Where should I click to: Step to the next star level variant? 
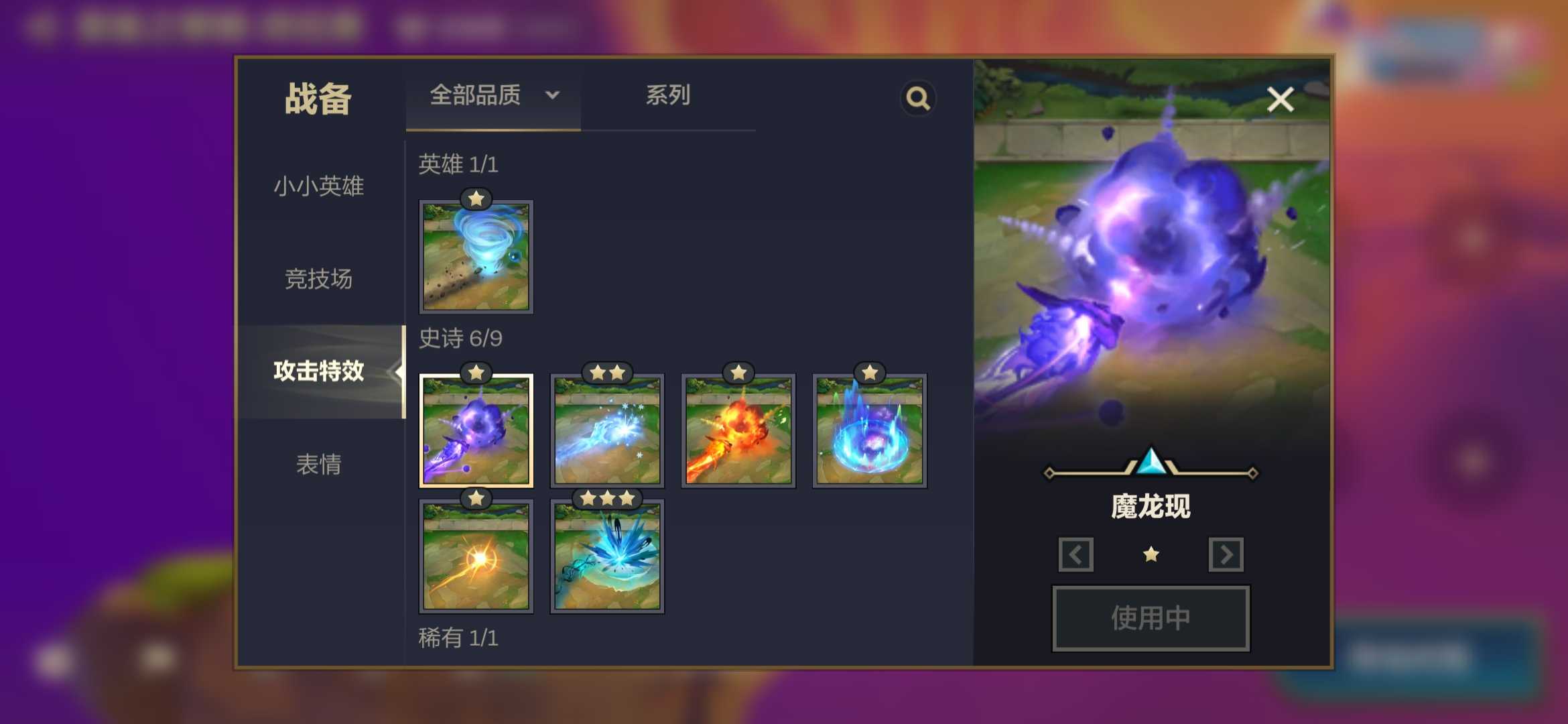point(1226,556)
